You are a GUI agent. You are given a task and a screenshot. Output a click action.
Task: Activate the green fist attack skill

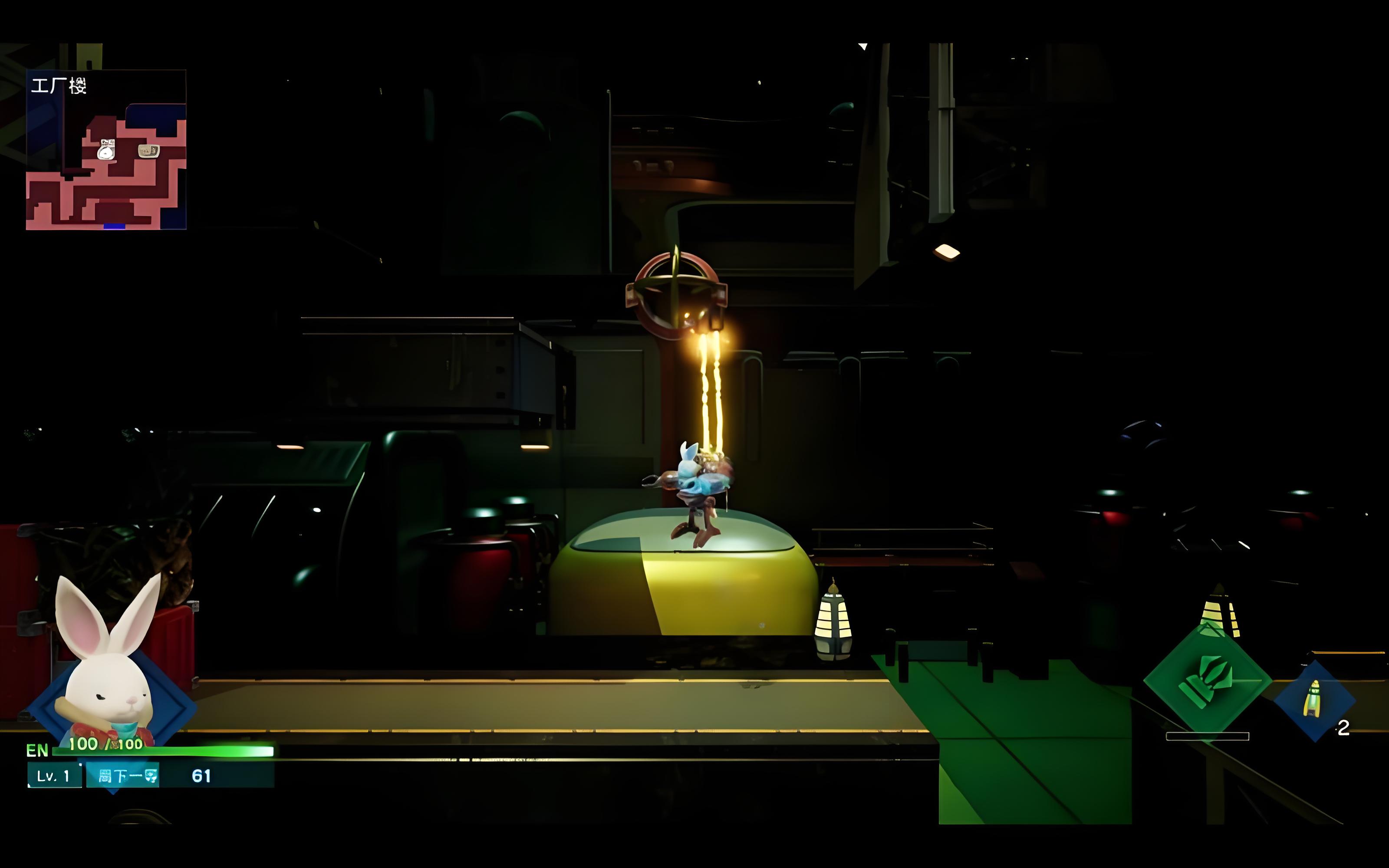[x=1207, y=681]
